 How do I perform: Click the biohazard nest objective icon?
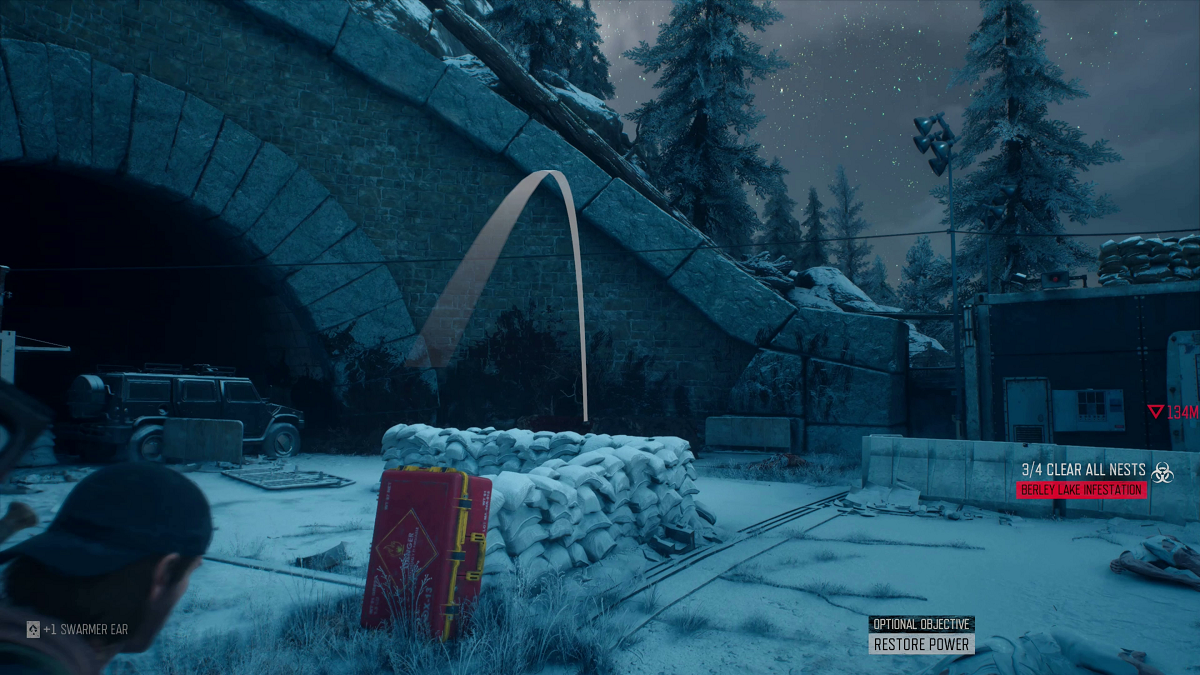click(1161, 473)
